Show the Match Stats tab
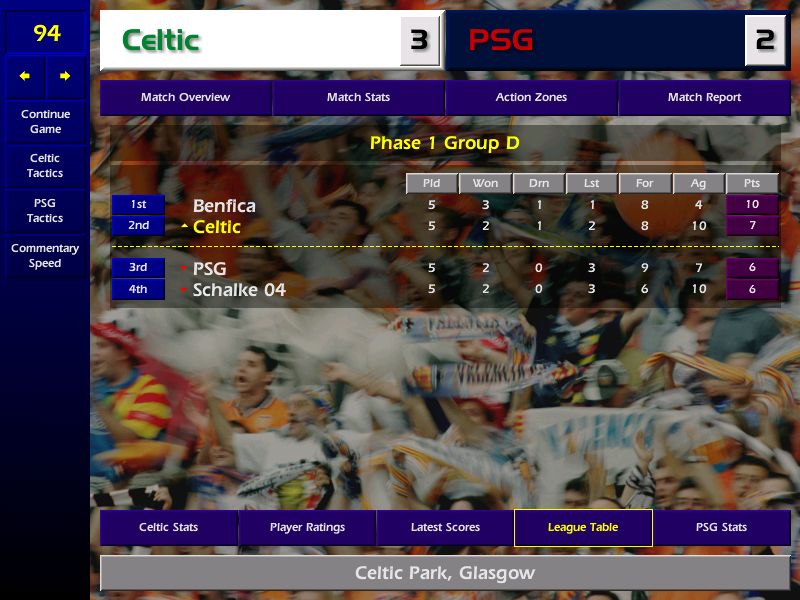Viewport: 800px width, 600px height. pos(358,98)
